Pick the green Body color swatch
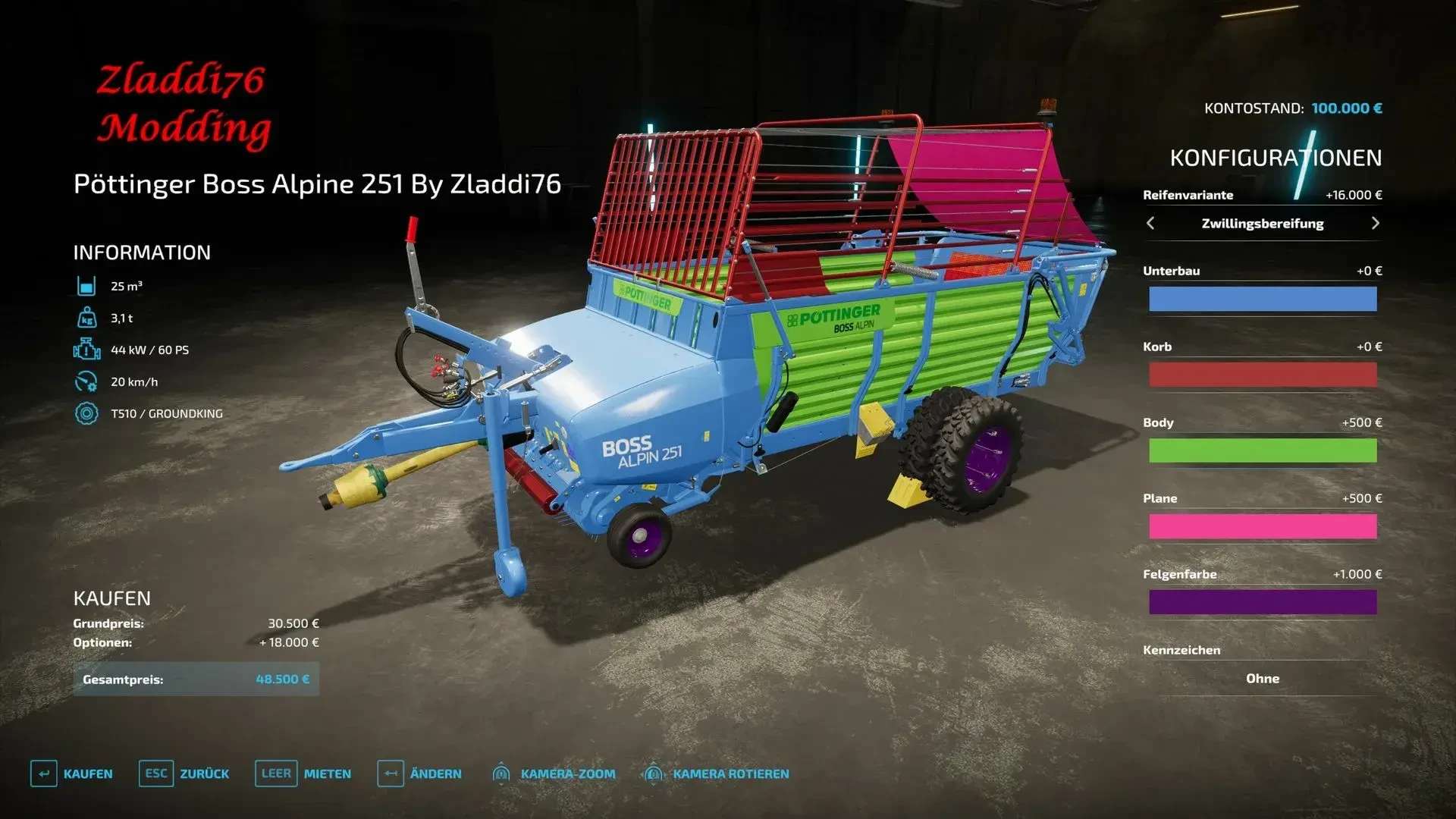 [x=1262, y=450]
